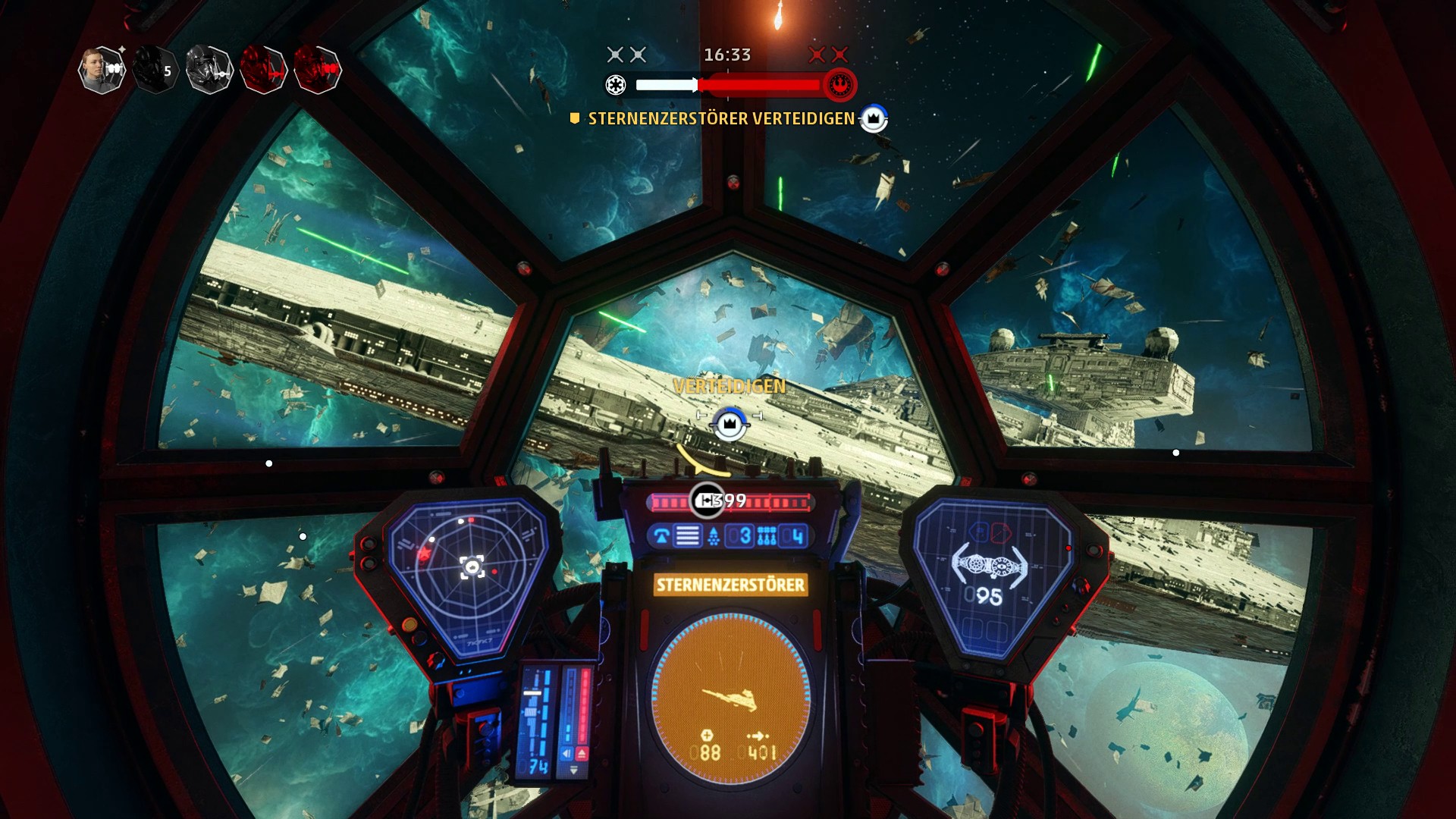Select the red Rebel faction emblem
This screenshot has width=1456, height=819.
tap(839, 85)
